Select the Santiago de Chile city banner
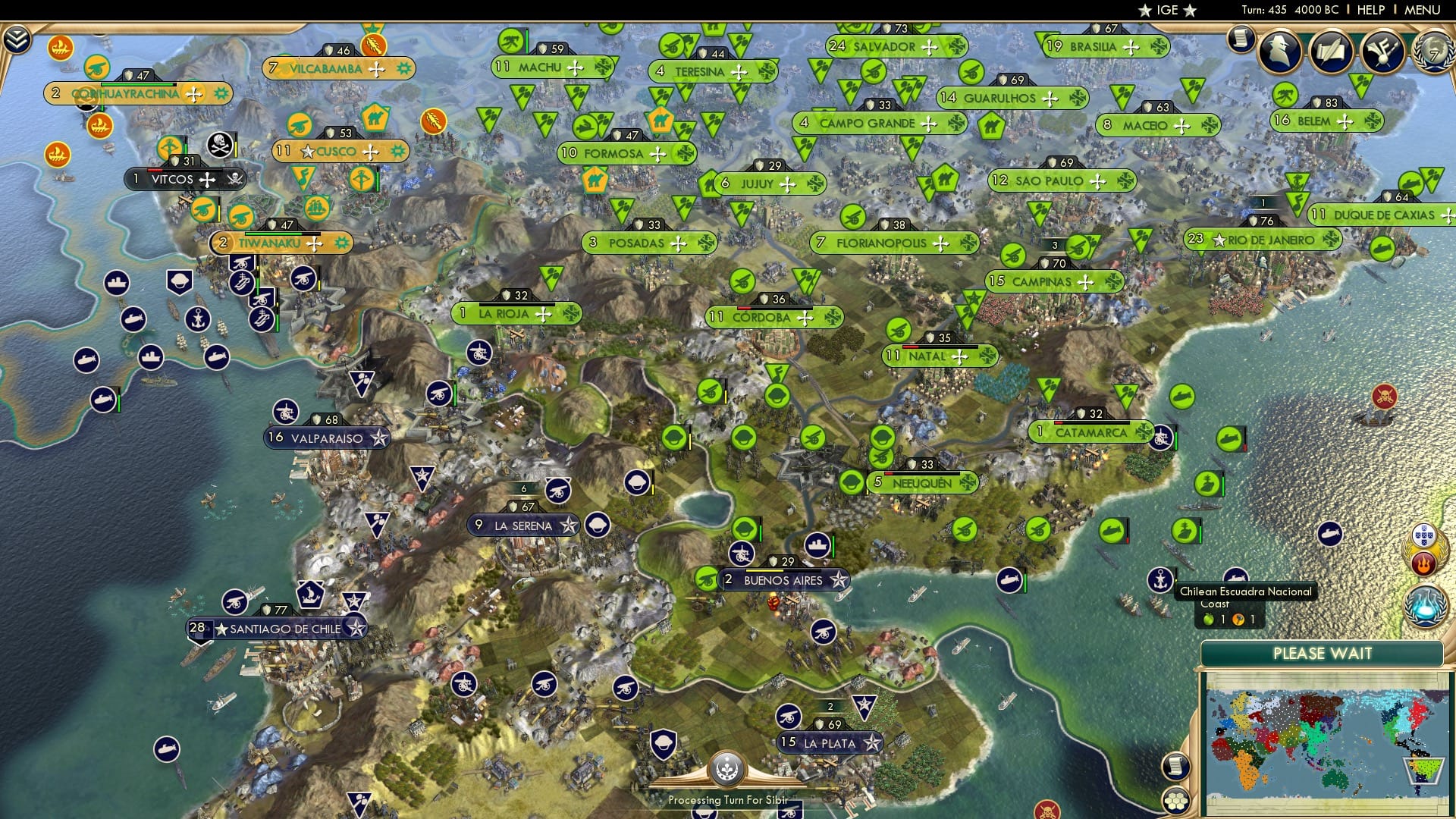Screen dimensions: 1456x819 (277, 629)
